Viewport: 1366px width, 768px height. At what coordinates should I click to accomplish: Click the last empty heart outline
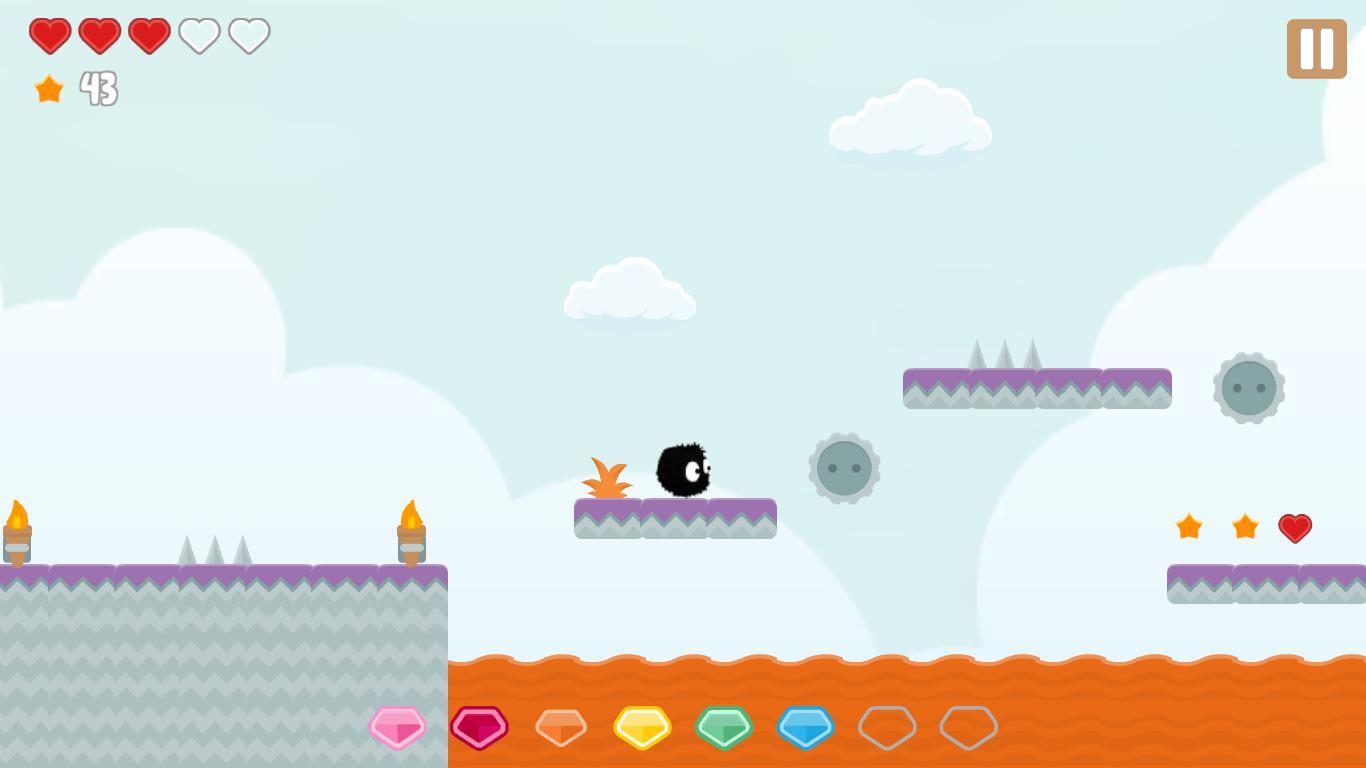tap(248, 35)
